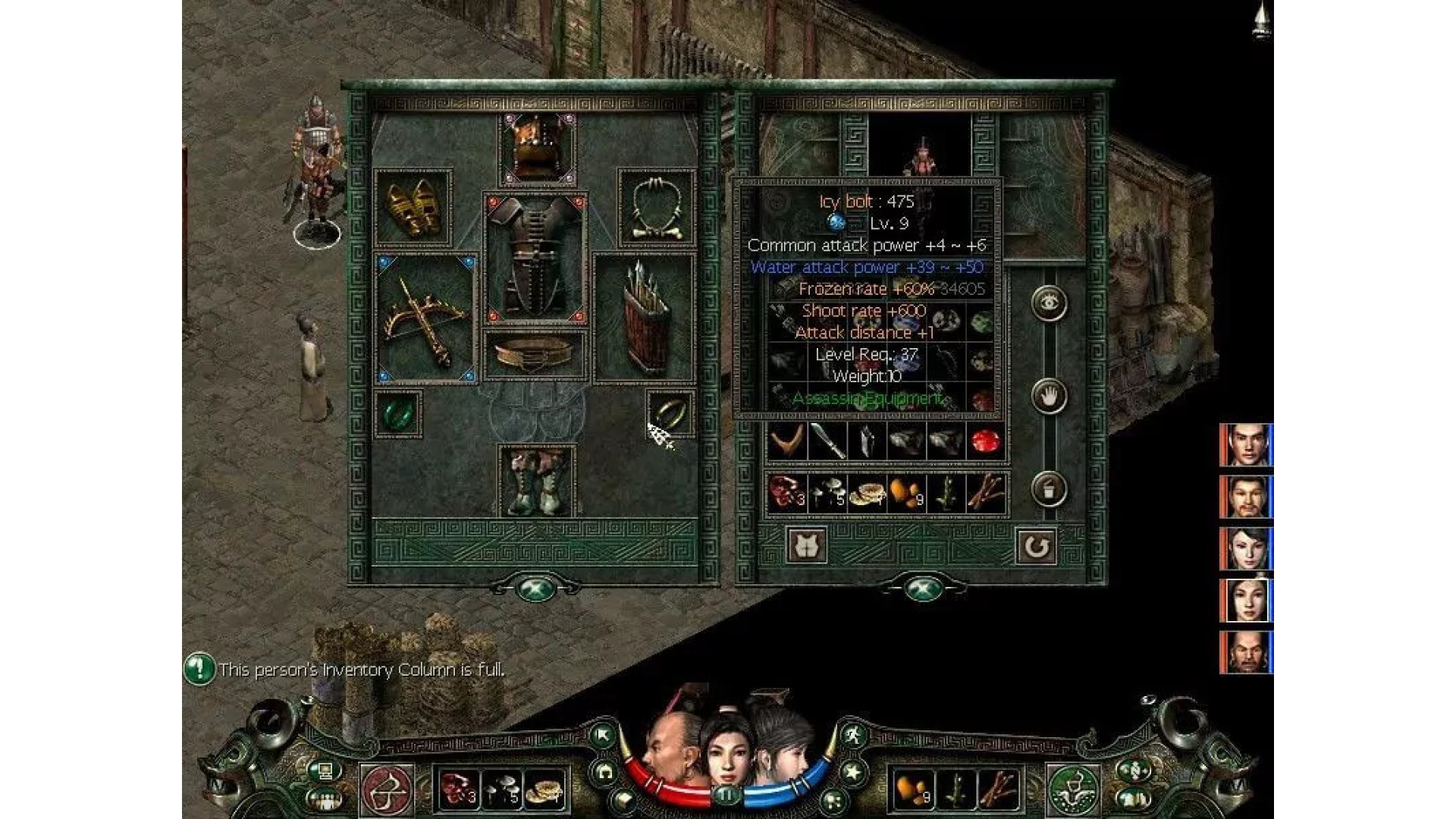Select the top party member portrait

1245,445
